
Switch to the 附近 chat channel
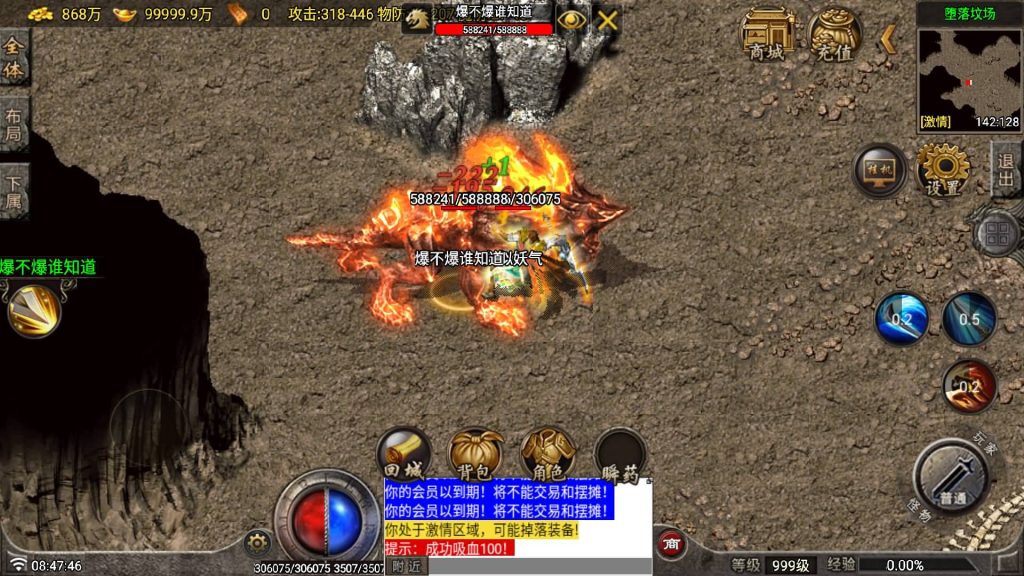(x=406, y=566)
